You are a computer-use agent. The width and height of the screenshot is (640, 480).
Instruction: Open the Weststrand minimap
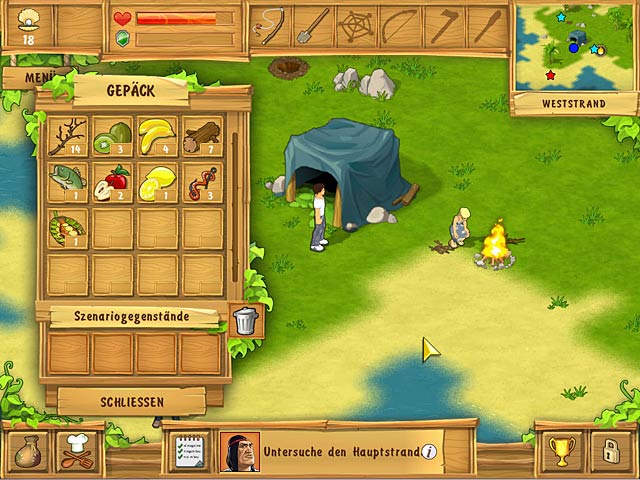pyautogui.click(x=573, y=48)
